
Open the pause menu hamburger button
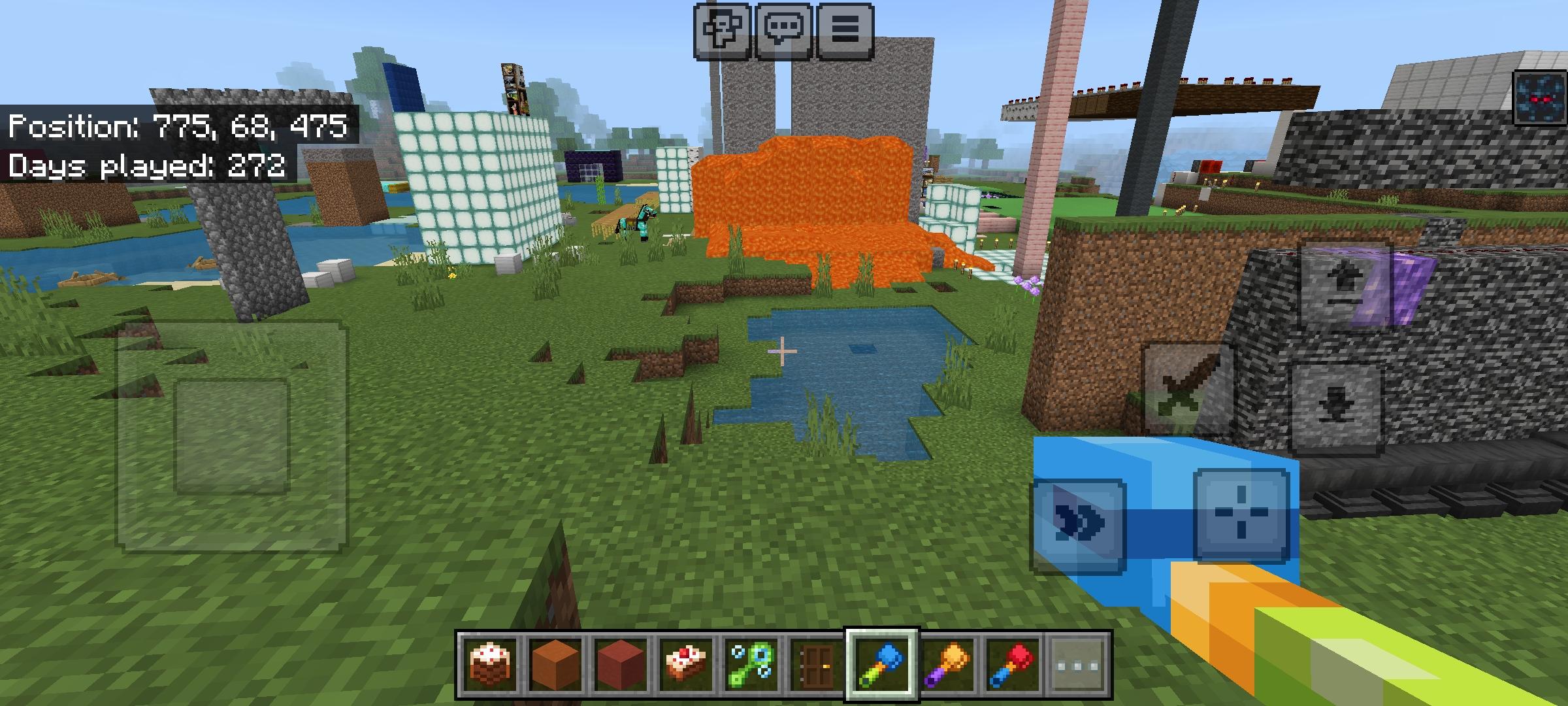point(844,31)
